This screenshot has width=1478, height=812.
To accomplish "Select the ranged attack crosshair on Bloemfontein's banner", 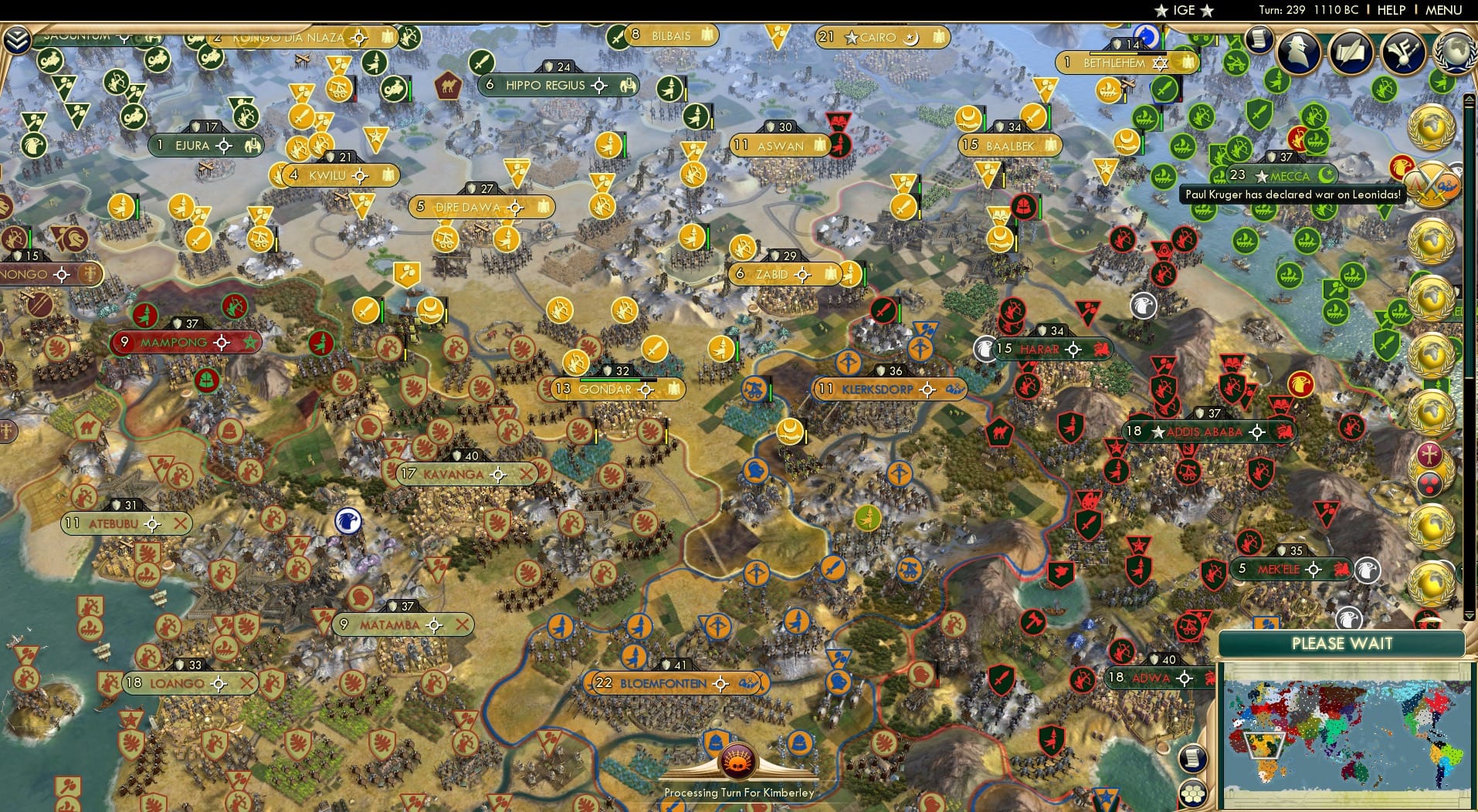I will point(720,683).
